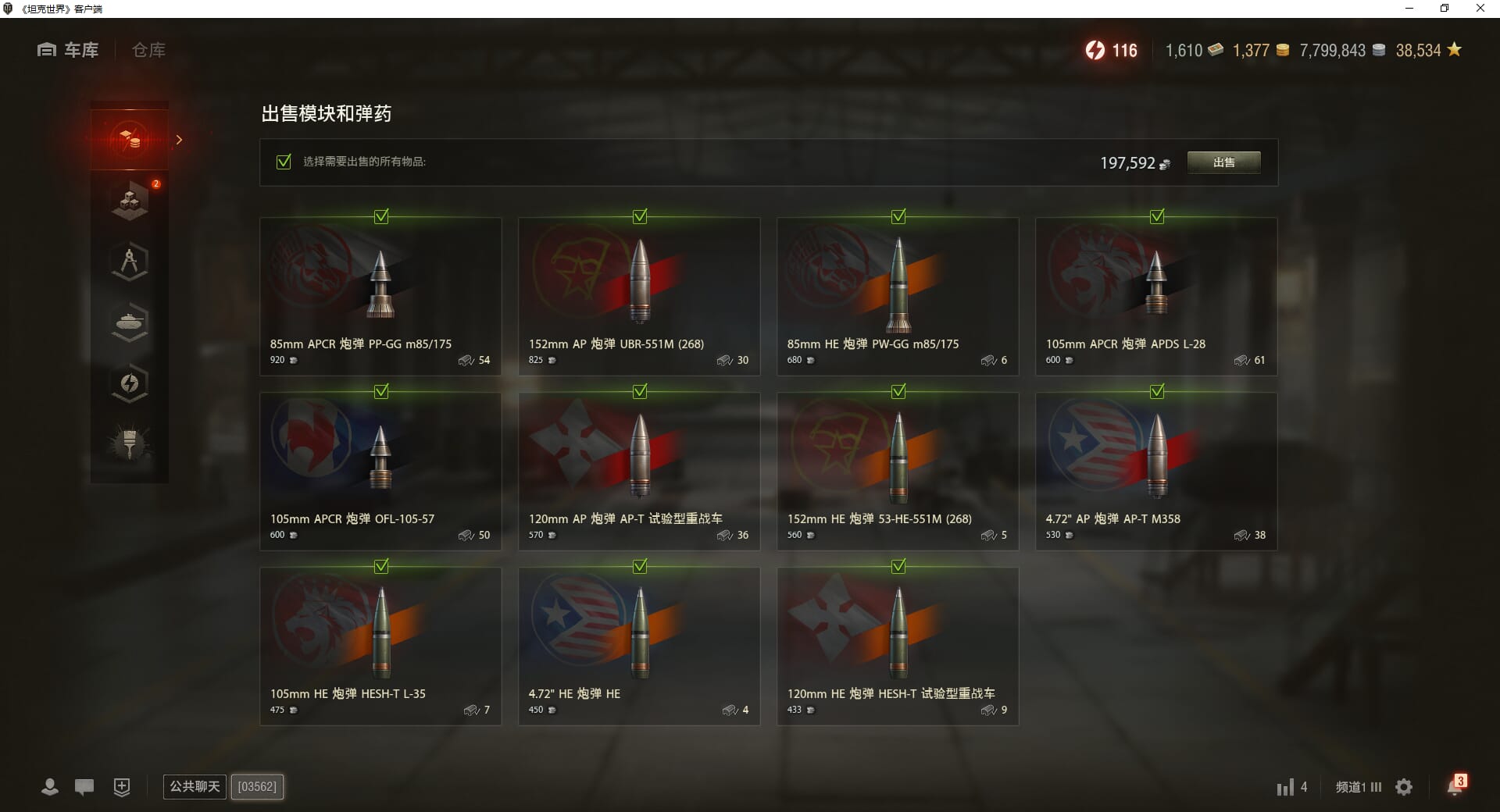Screen dimensions: 1500x812
Task: Choose the 152mm AP UBR-551M (268) shell
Action: pos(639,297)
